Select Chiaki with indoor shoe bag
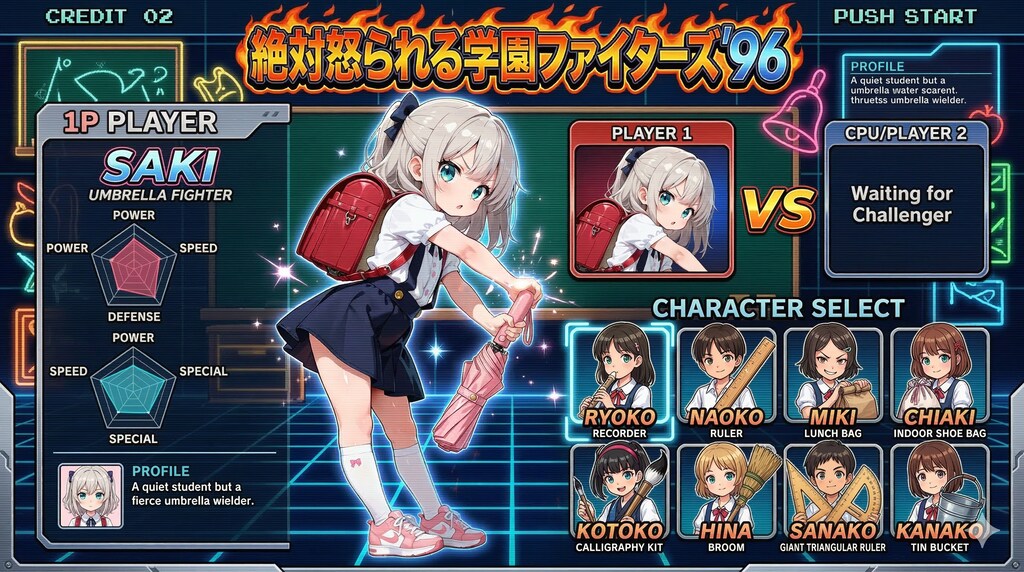1024x572 pixels. click(939, 382)
